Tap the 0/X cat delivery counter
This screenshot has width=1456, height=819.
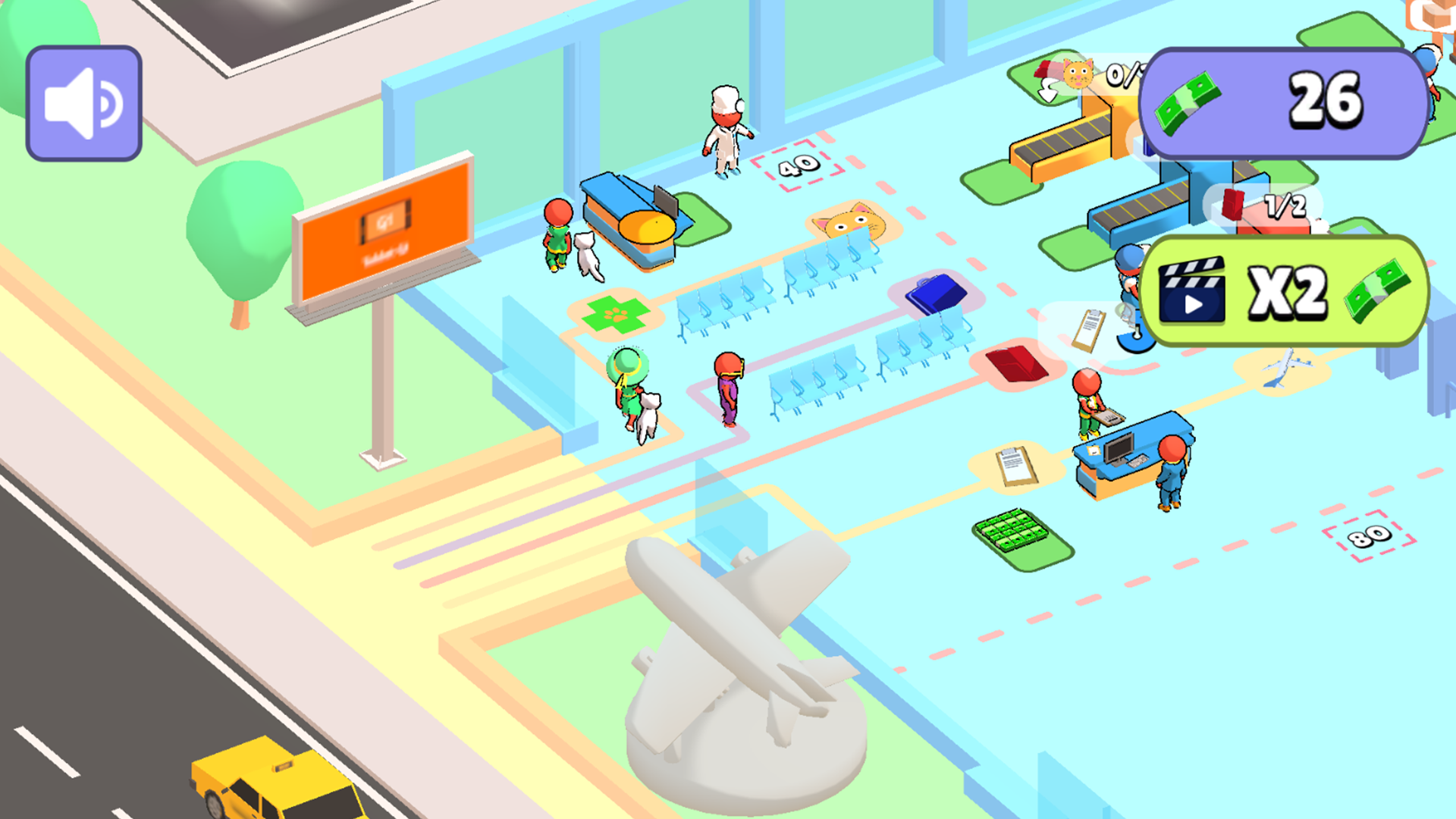click(x=1122, y=76)
